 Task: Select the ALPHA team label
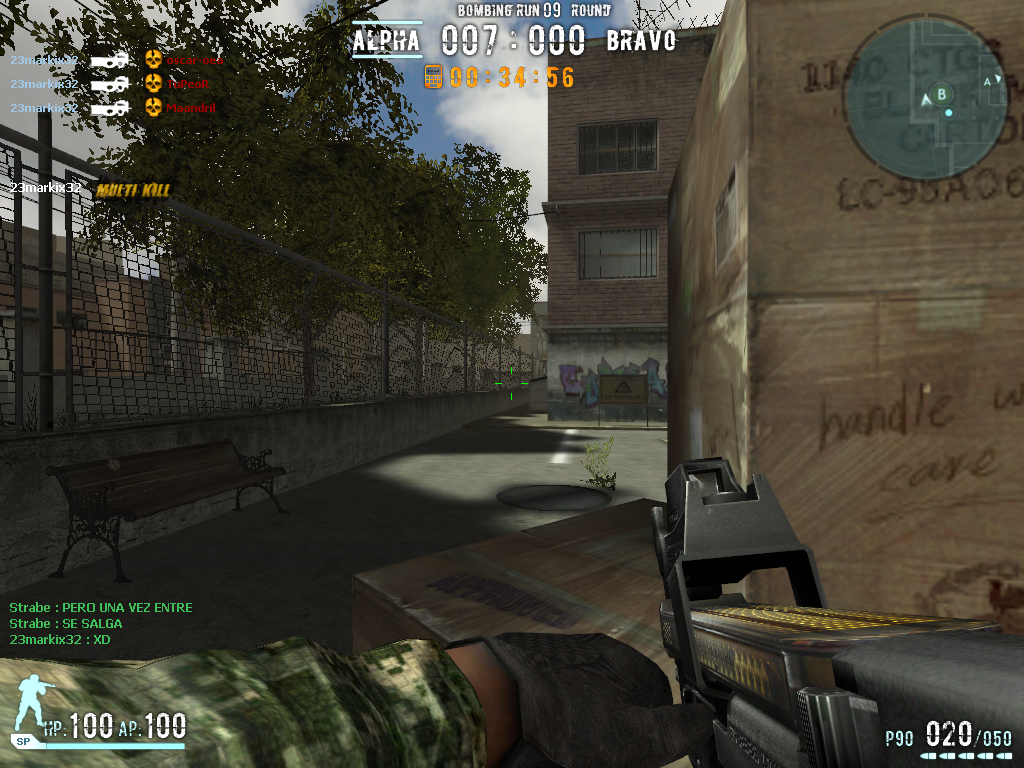(386, 41)
